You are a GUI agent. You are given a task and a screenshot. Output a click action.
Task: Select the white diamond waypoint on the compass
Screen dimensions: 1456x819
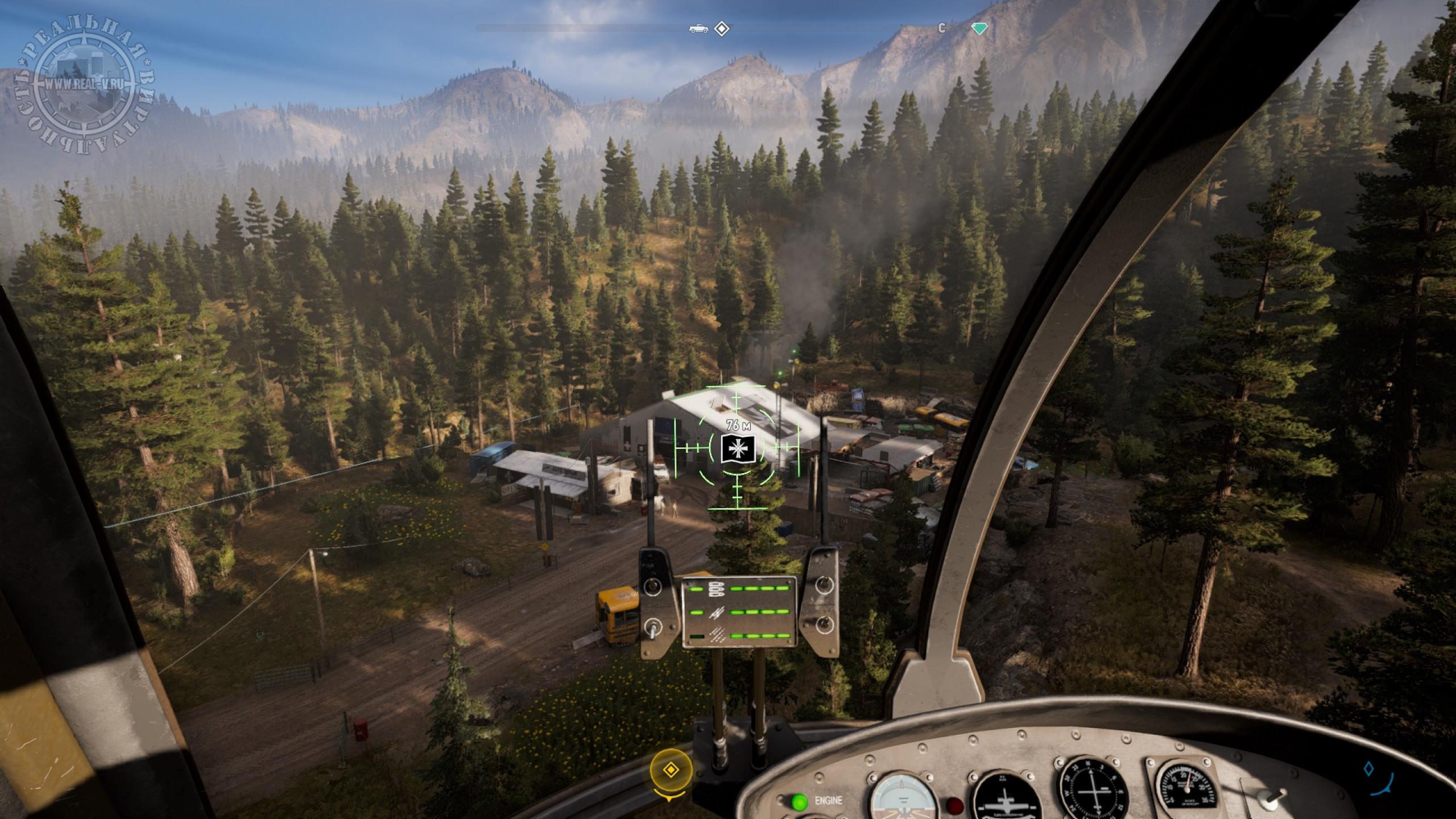[x=722, y=28]
